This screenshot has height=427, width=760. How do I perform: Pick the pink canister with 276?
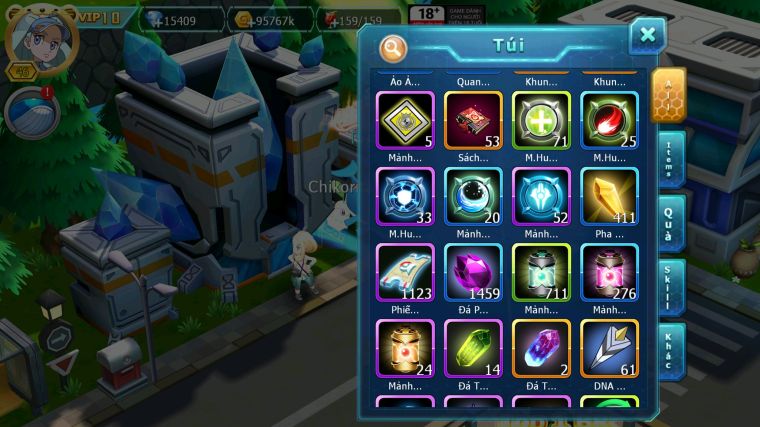[609, 272]
